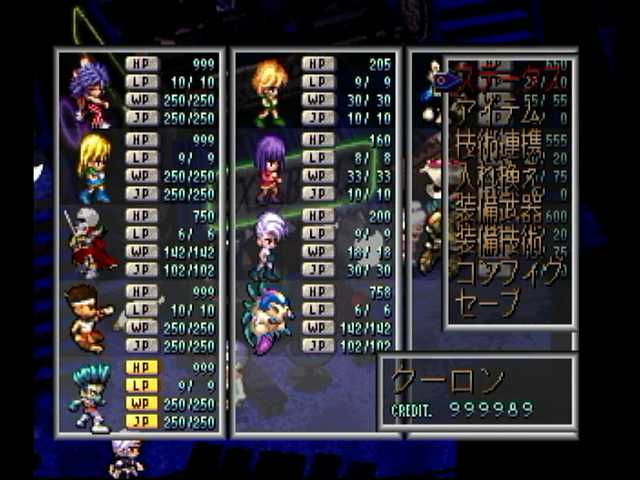Select the skeleton knight with red cape

[90, 242]
